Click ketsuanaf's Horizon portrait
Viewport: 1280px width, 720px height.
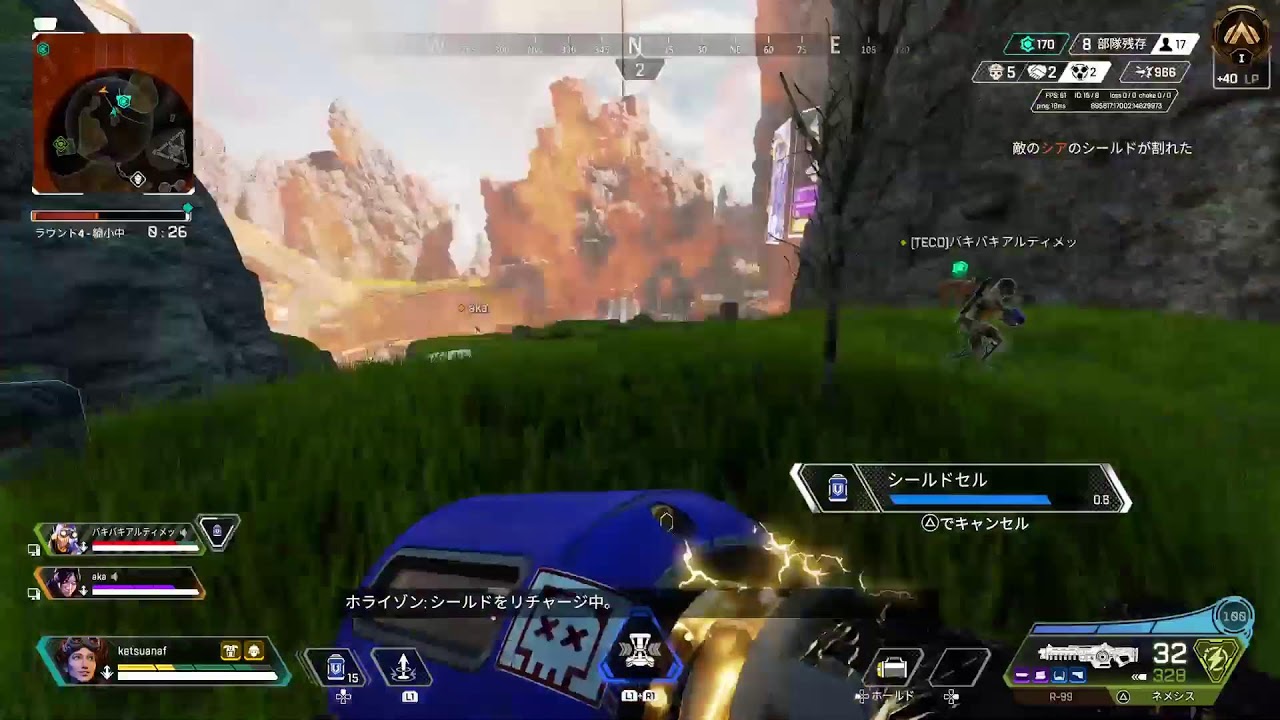77,660
